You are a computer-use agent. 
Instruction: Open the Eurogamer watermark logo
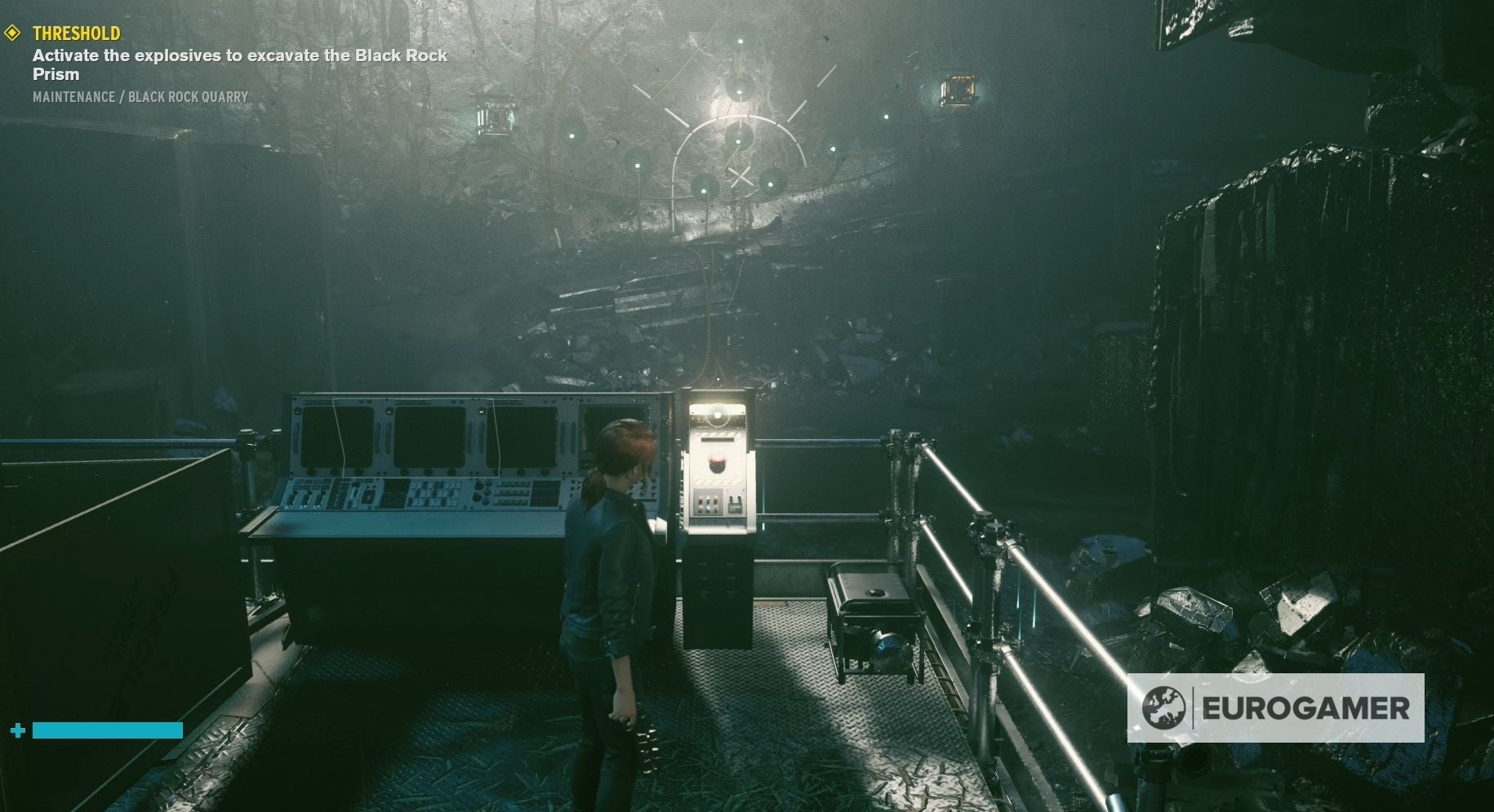click(x=1275, y=708)
